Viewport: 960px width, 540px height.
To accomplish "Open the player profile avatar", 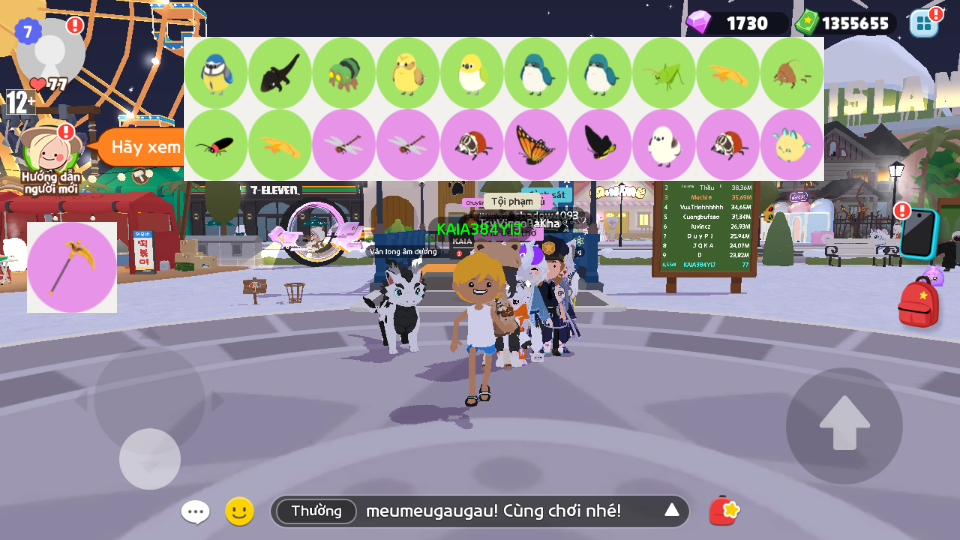I will click(x=50, y=47).
